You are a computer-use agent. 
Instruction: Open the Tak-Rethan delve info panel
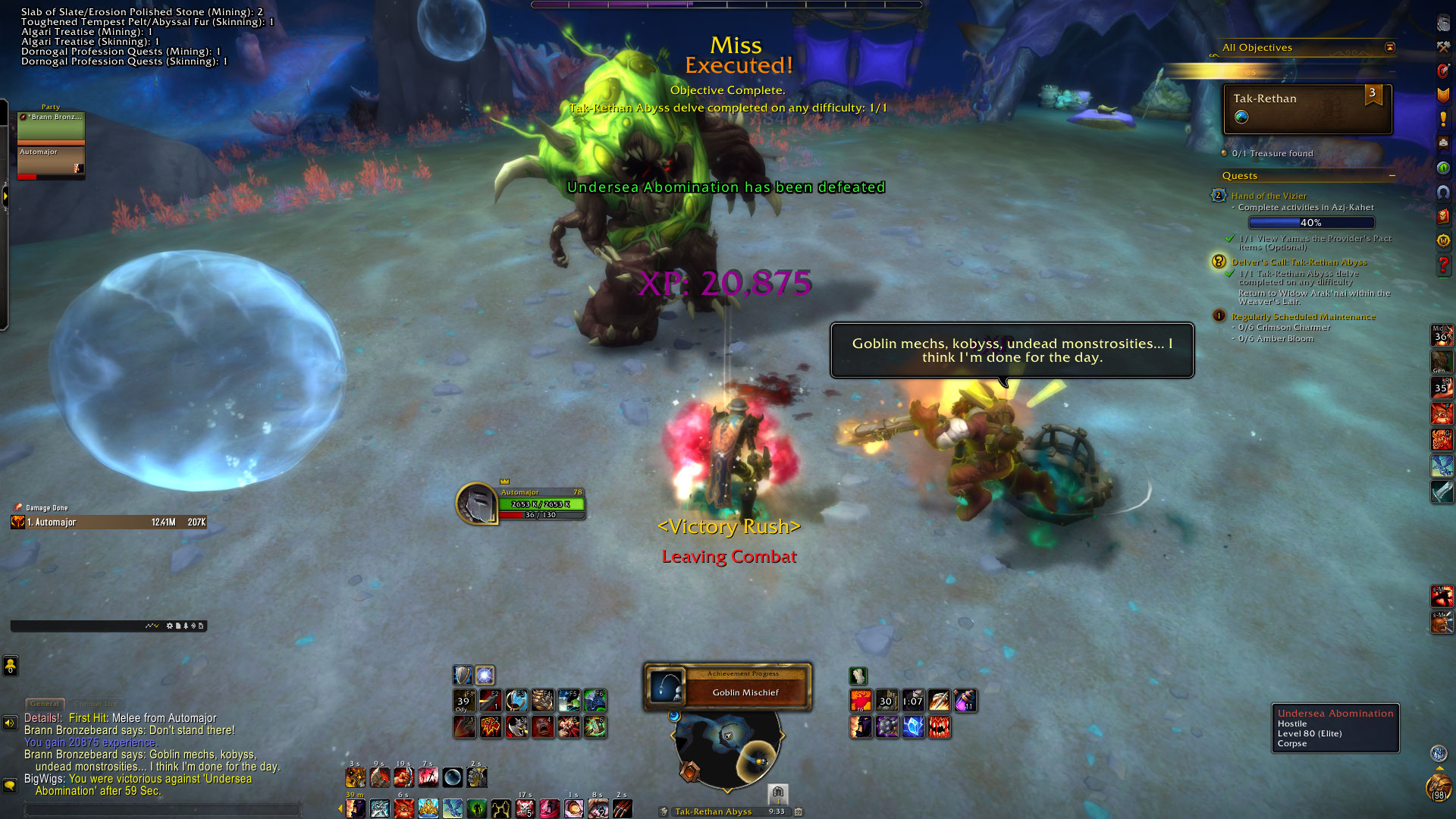[x=1307, y=108]
